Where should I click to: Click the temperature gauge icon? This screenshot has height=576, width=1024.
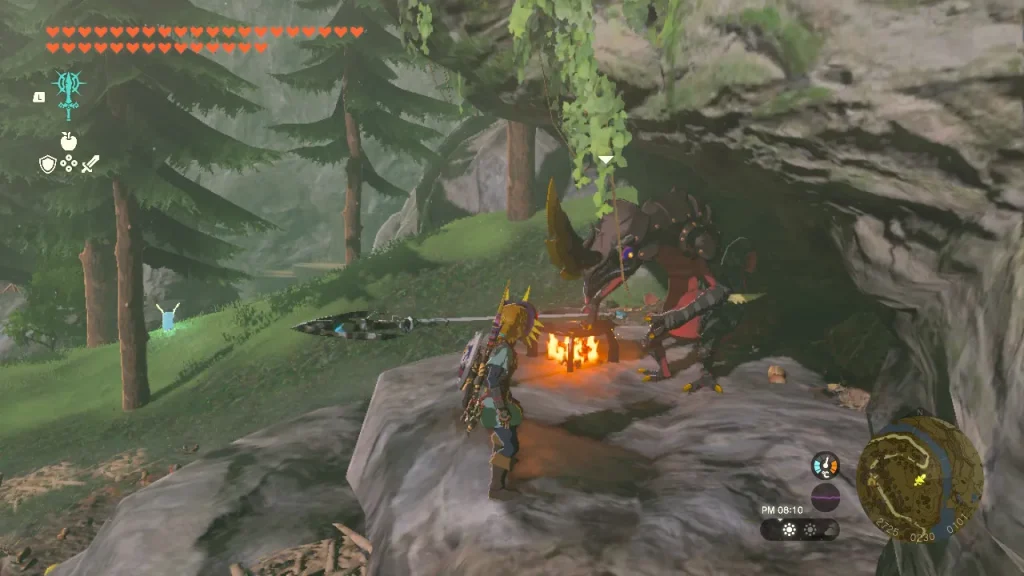[x=825, y=465]
